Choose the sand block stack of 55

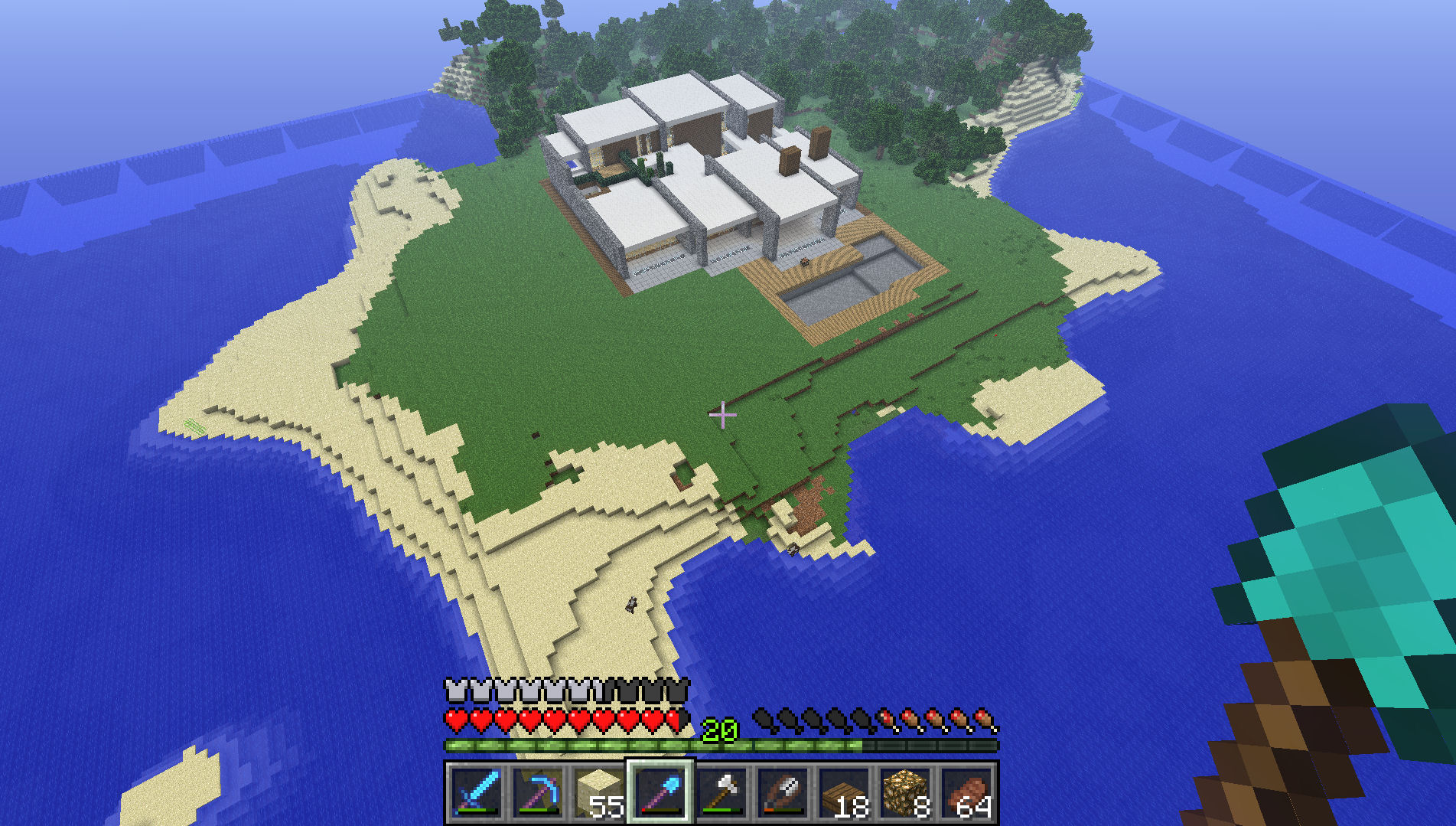598,792
